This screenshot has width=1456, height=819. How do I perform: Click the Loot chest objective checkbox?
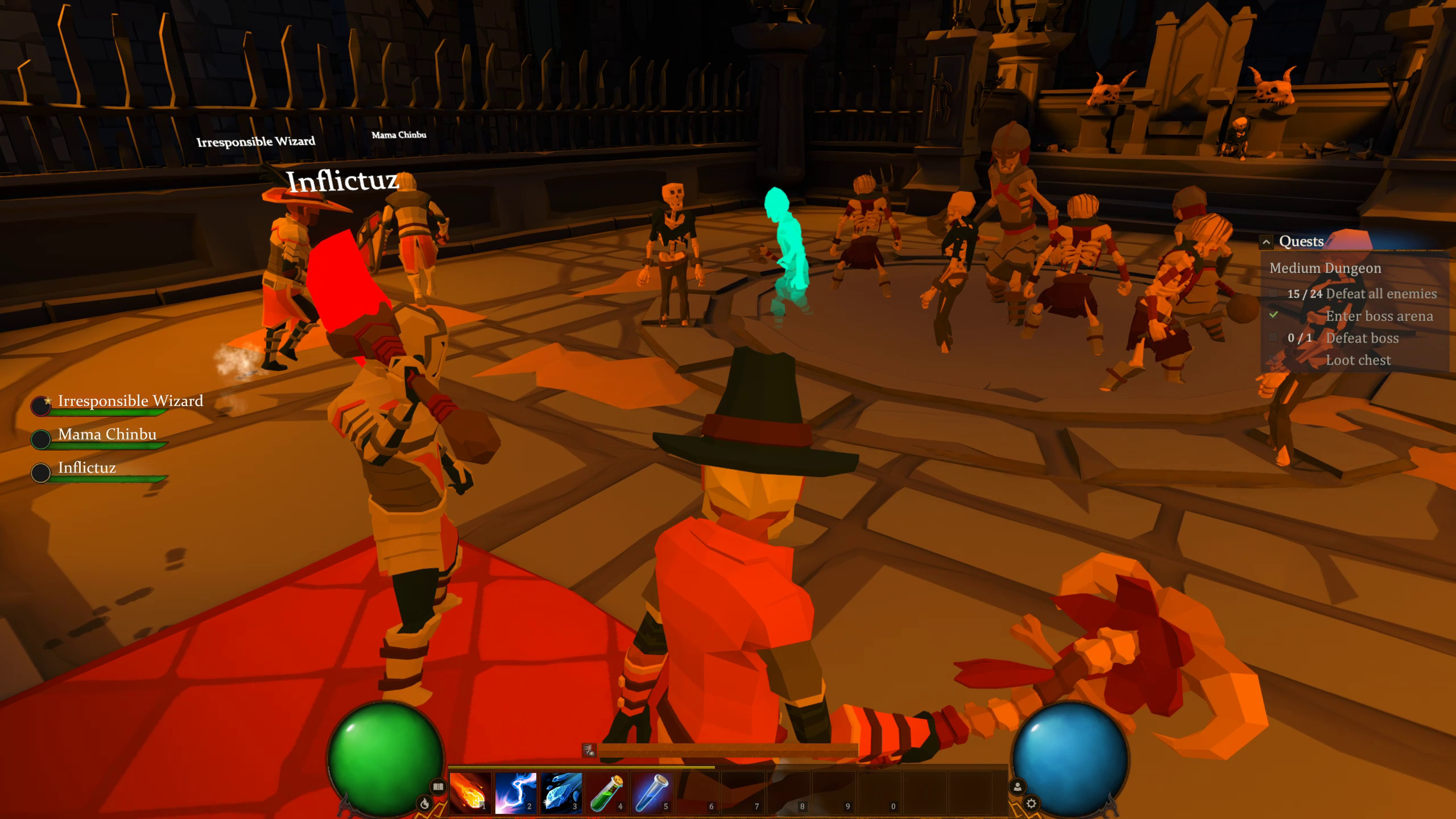coord(1272,360)
